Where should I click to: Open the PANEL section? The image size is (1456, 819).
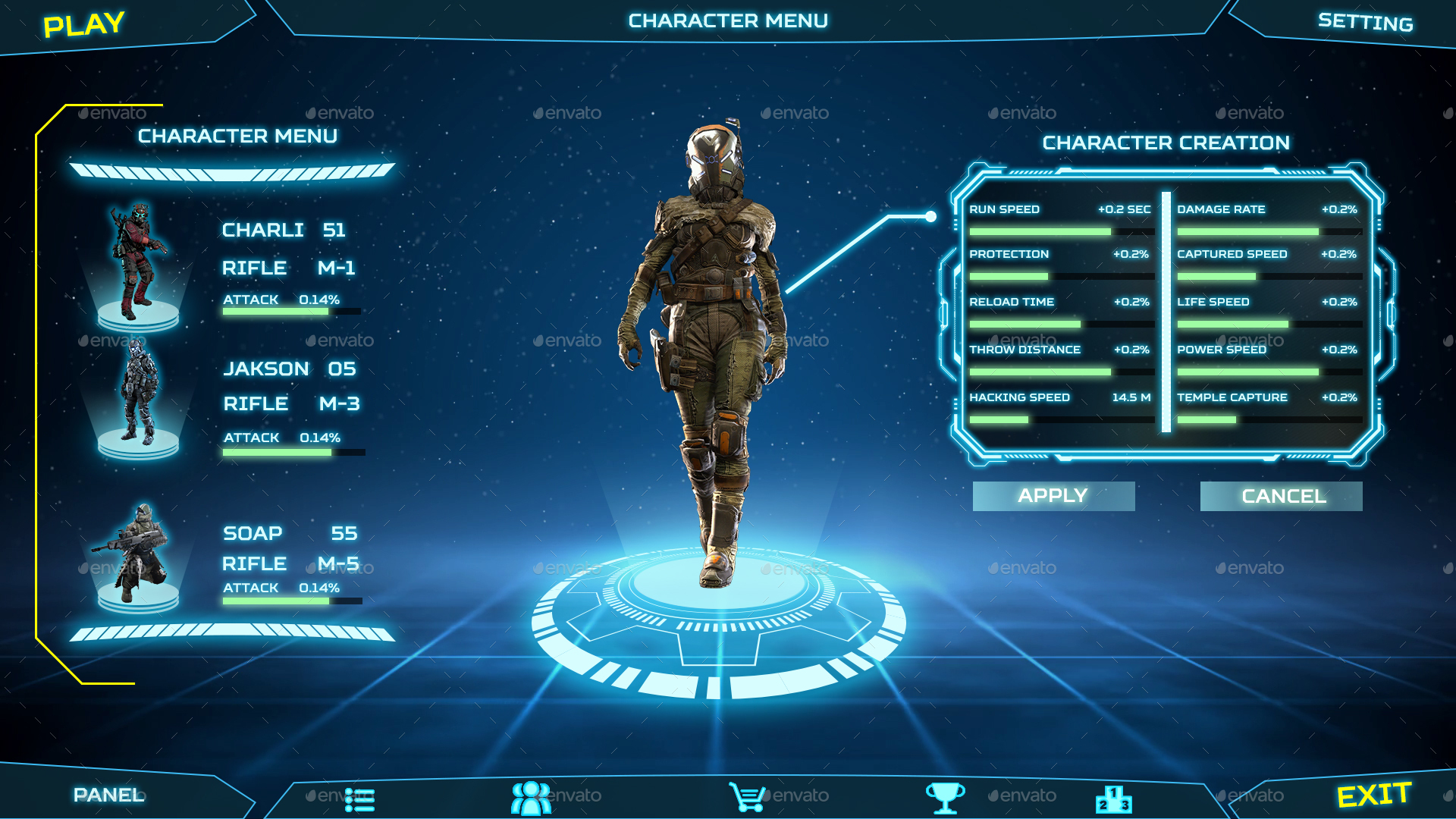(x=109, y=795)
